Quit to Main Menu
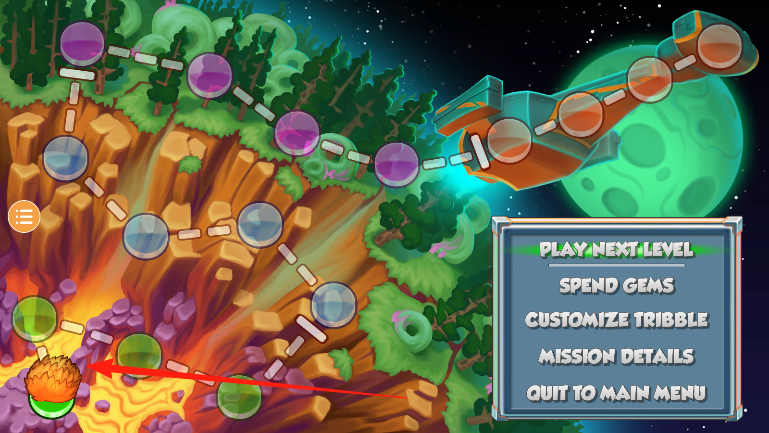 pyautogui.click(x=616, y=392)
